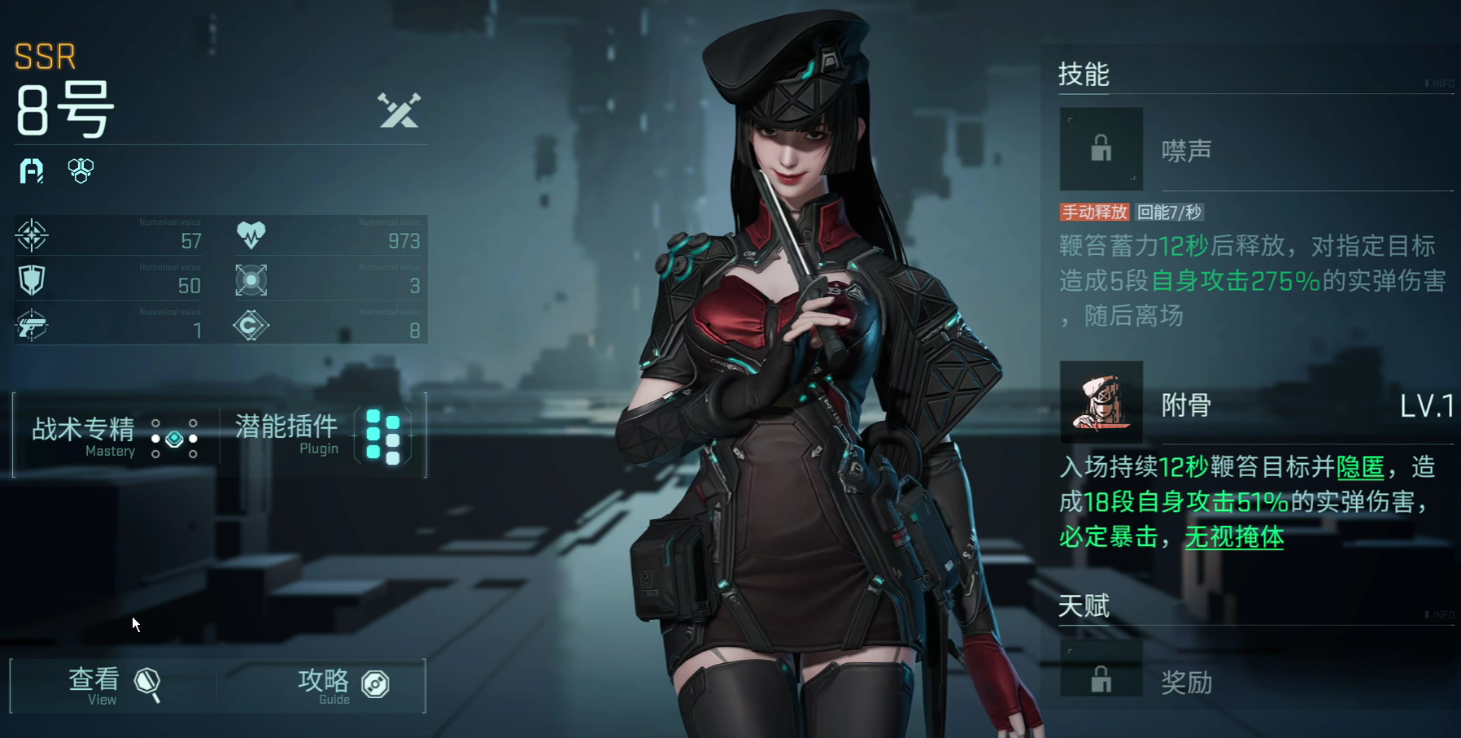Click the crosshair attack stat icon
The width and height of the screenshot is (1461, 738).
click(32, 235)
